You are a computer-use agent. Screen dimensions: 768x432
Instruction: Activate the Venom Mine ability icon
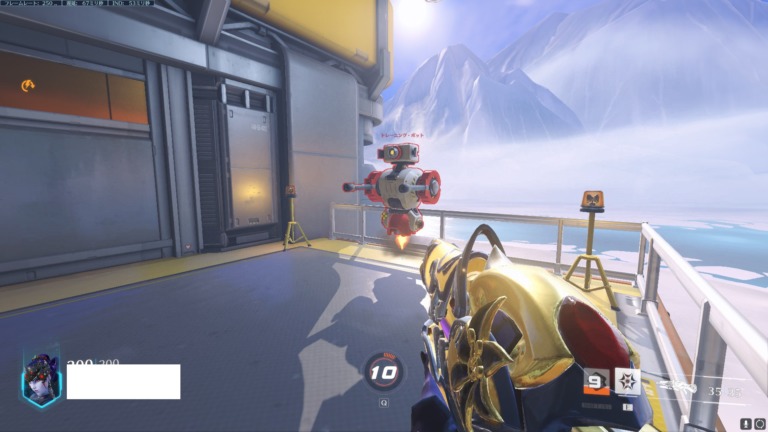tap(627, 381)
